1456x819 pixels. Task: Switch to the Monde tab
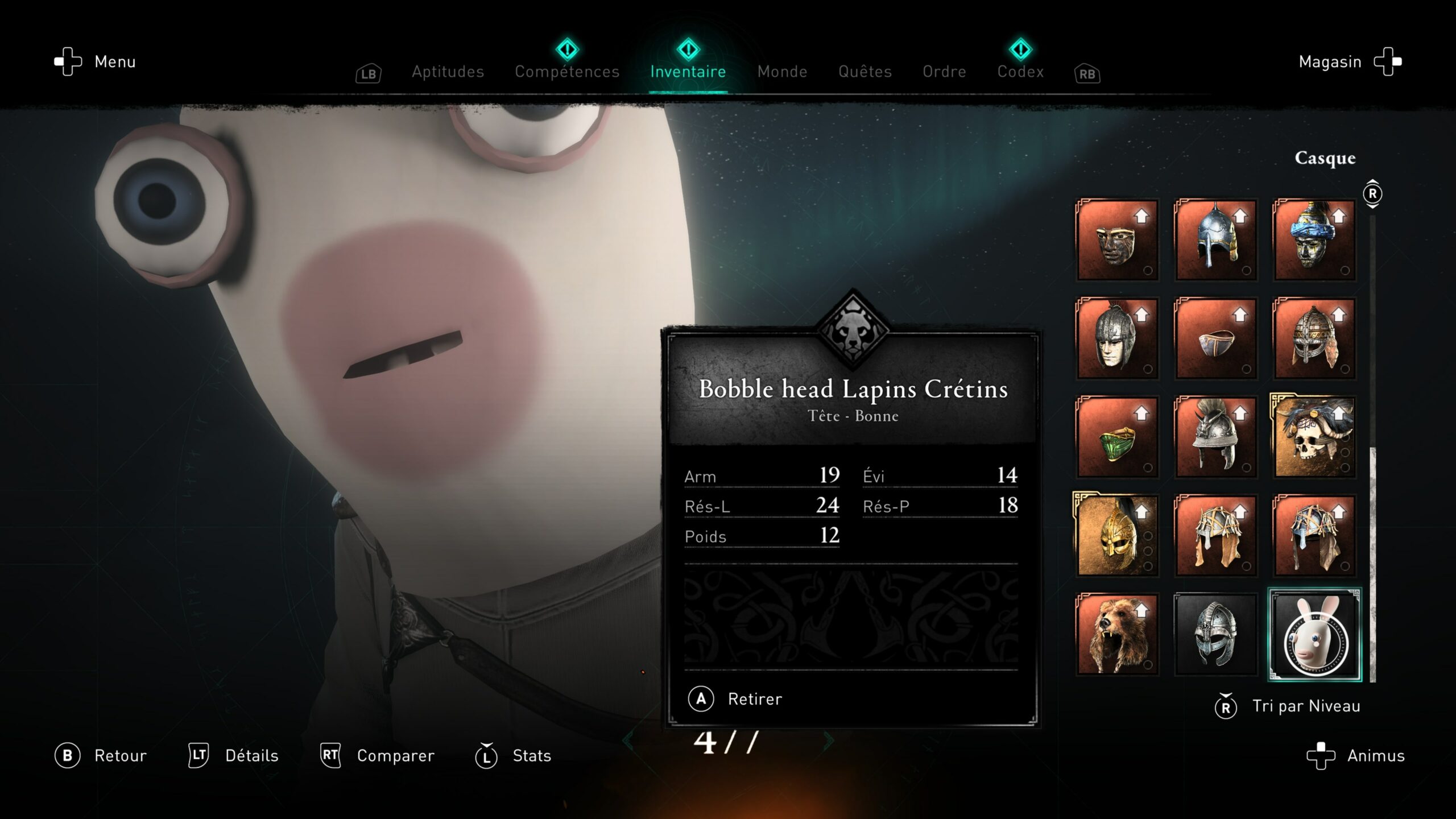coord(782,72)
